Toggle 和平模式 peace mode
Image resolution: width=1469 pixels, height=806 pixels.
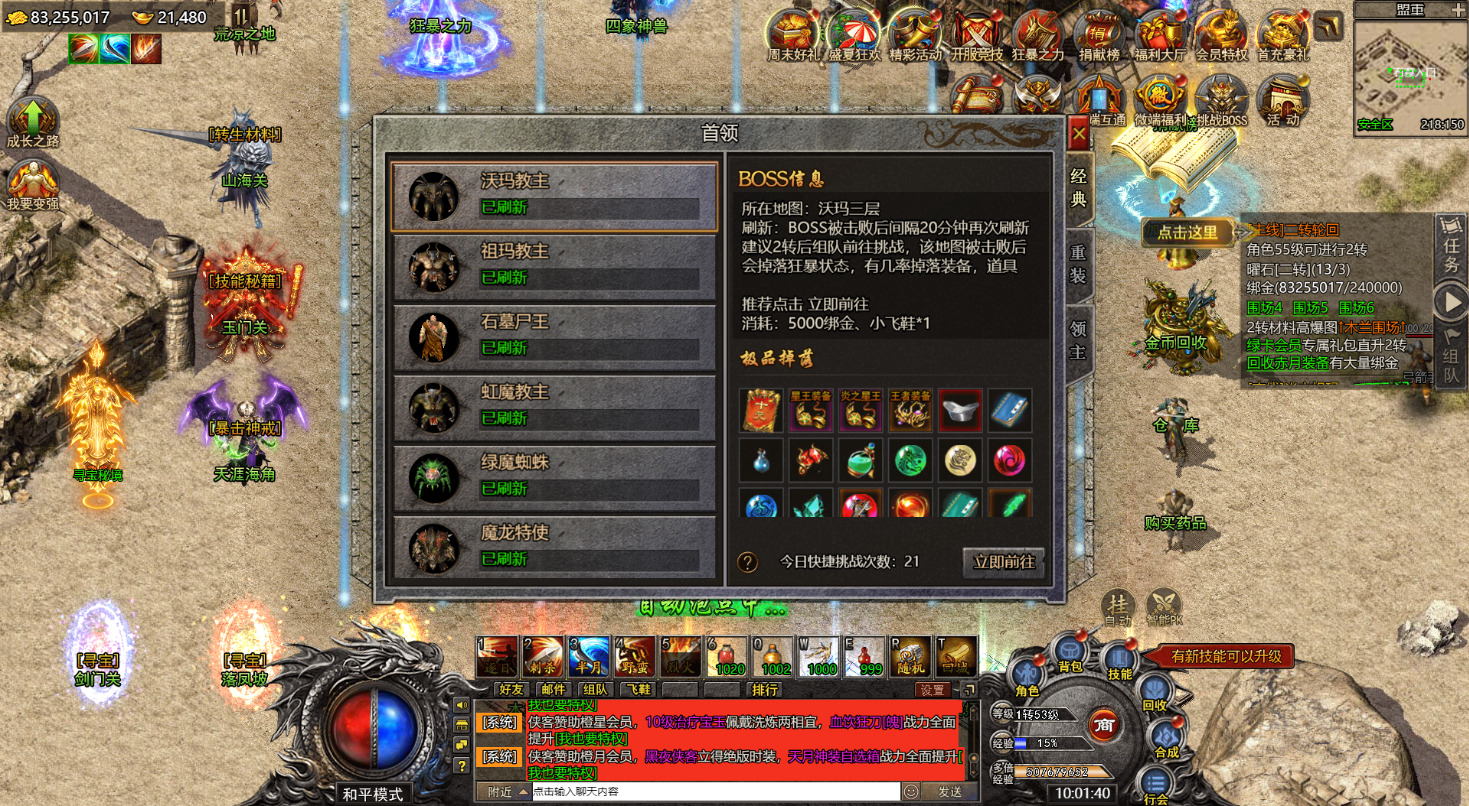click(372, 793)
